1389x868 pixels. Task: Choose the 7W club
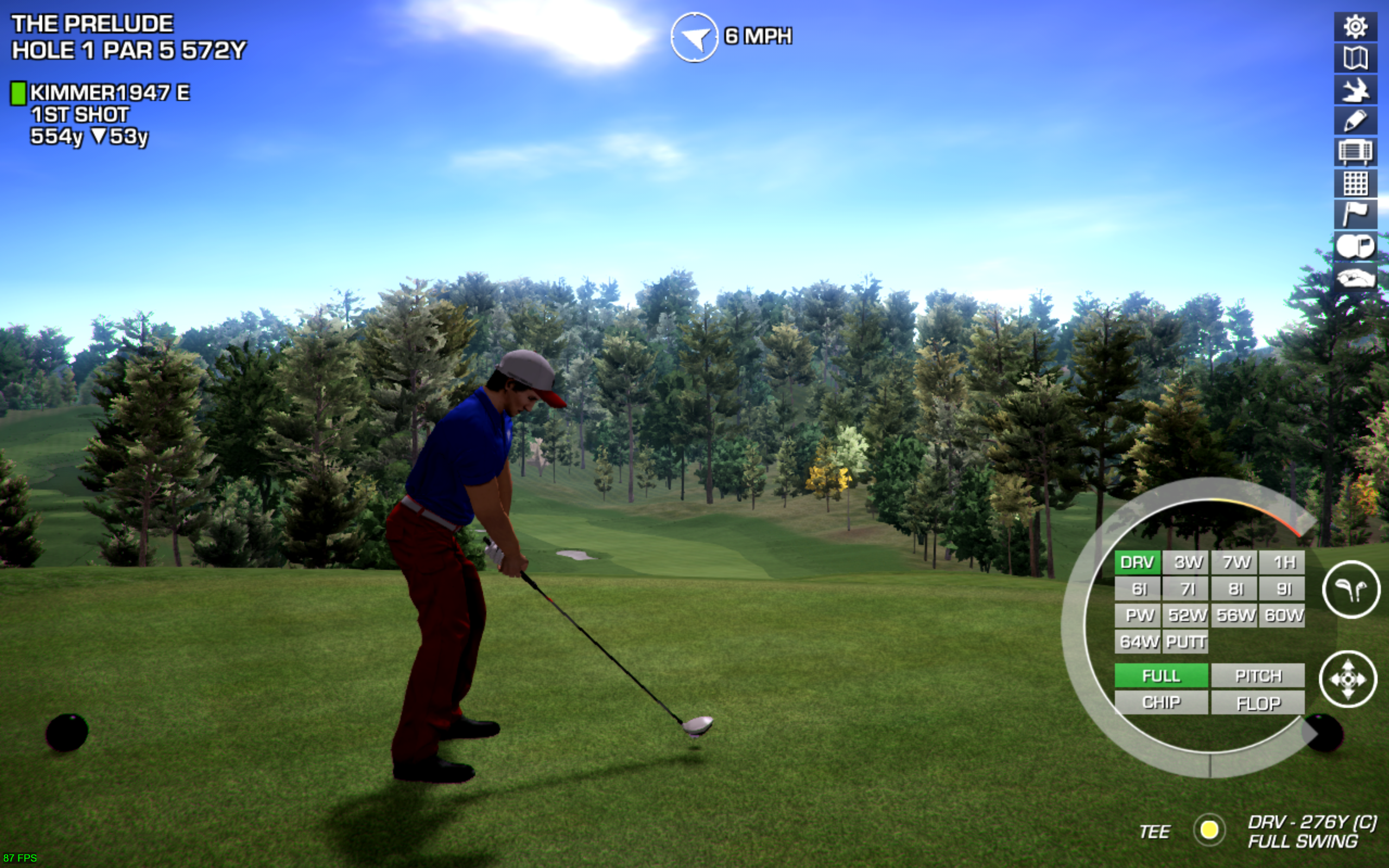coord(1235,562)
